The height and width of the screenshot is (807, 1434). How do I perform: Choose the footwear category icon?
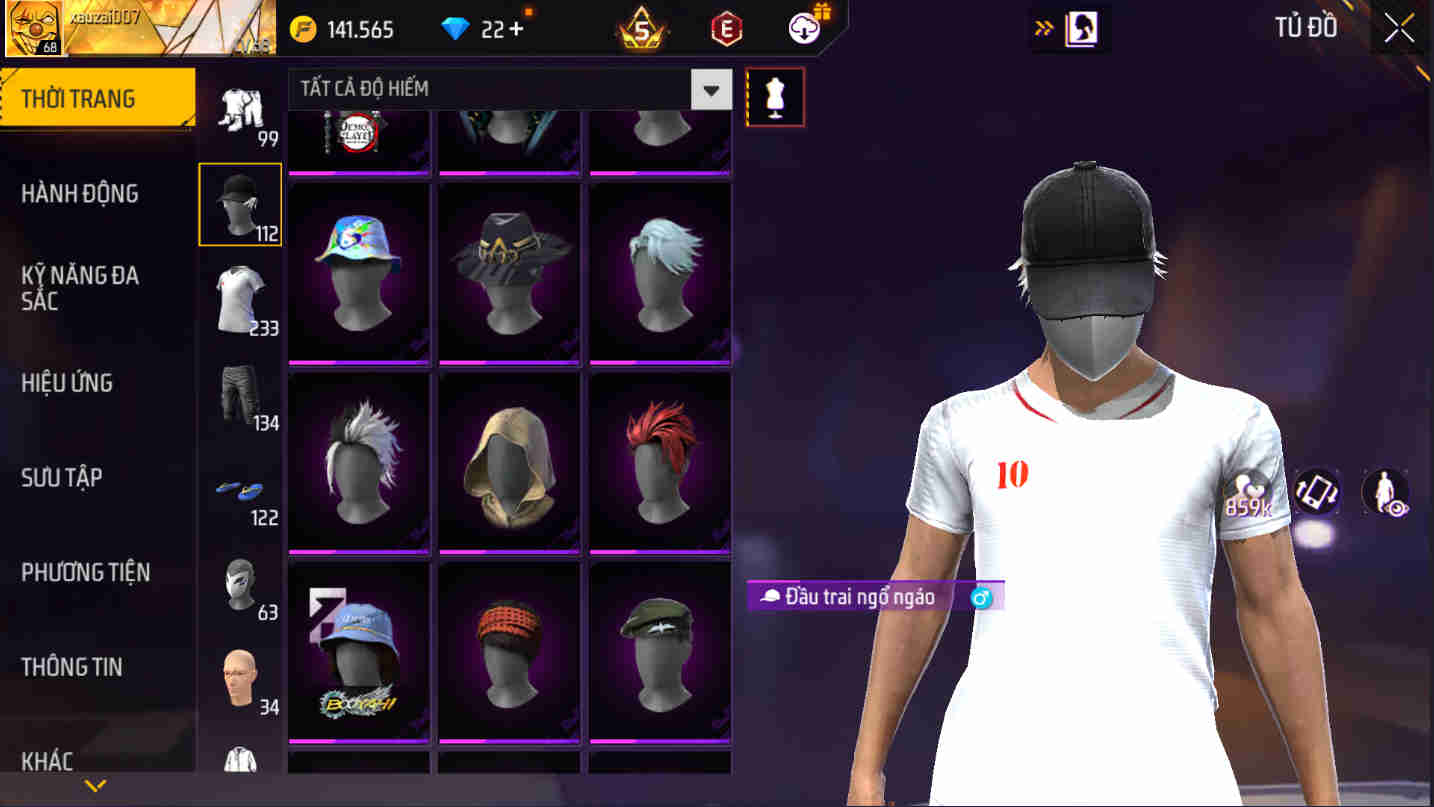[240, 489]
